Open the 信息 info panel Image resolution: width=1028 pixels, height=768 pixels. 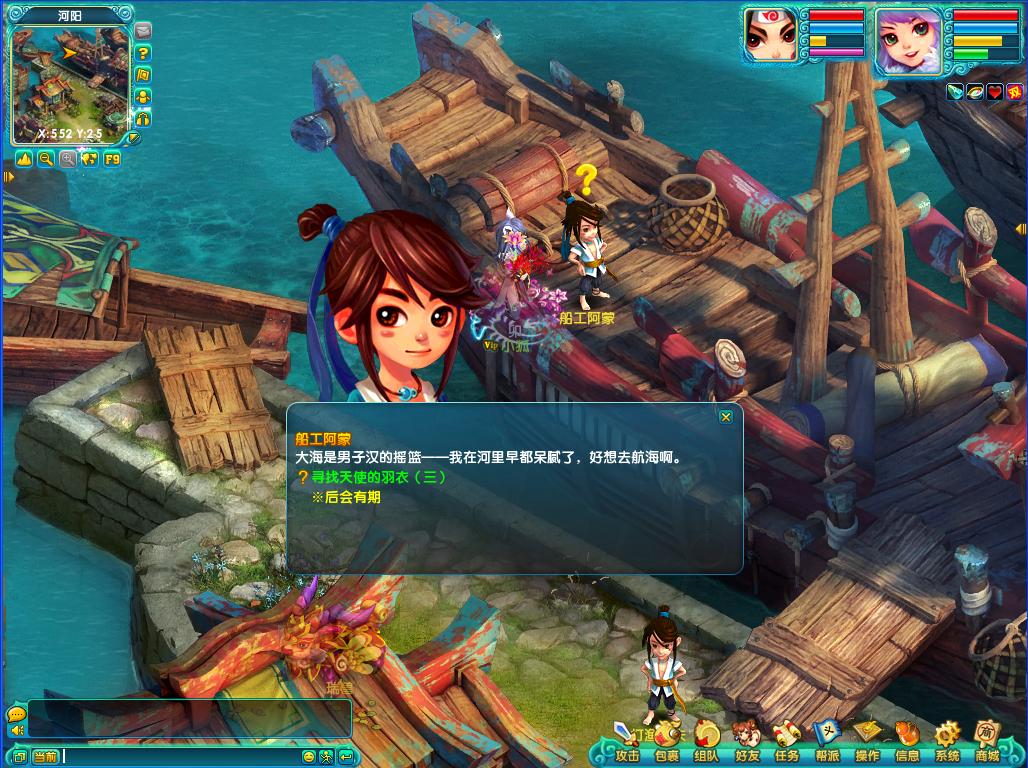(907, 743)
